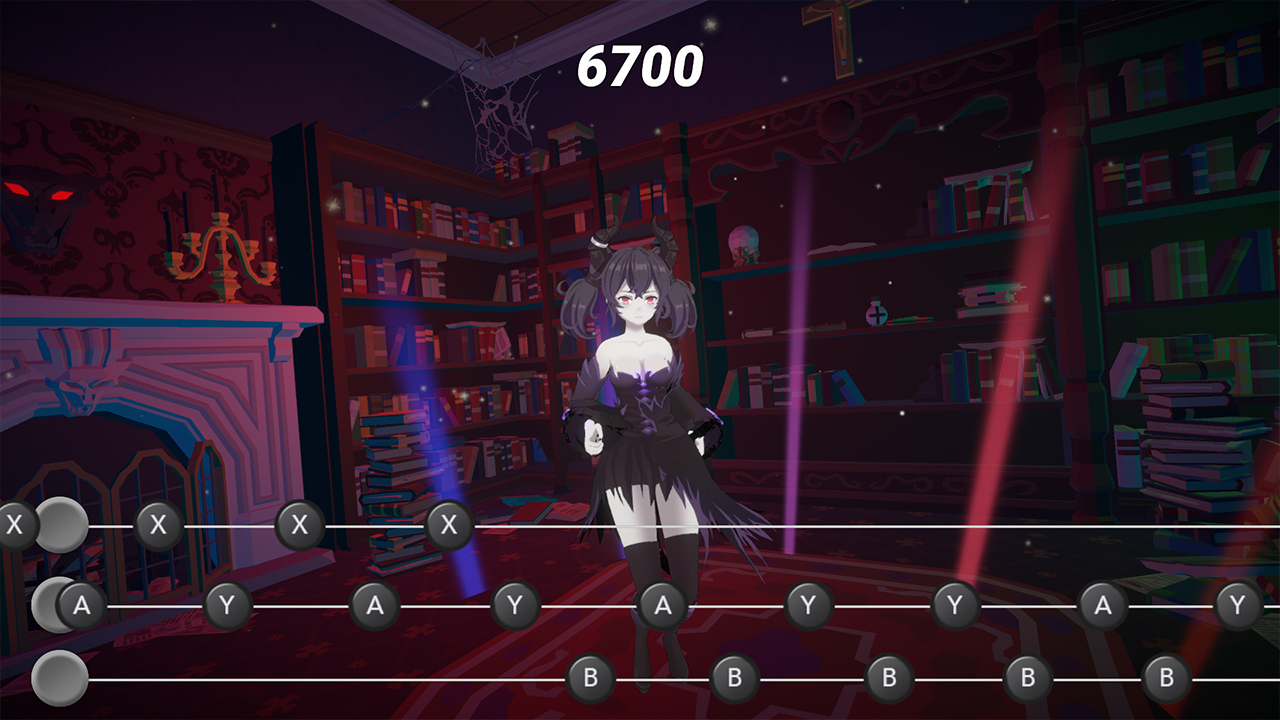This screenshot has width=1280, height=720.
Task: Click the score display showing 6700
Action: pos(639,67)
